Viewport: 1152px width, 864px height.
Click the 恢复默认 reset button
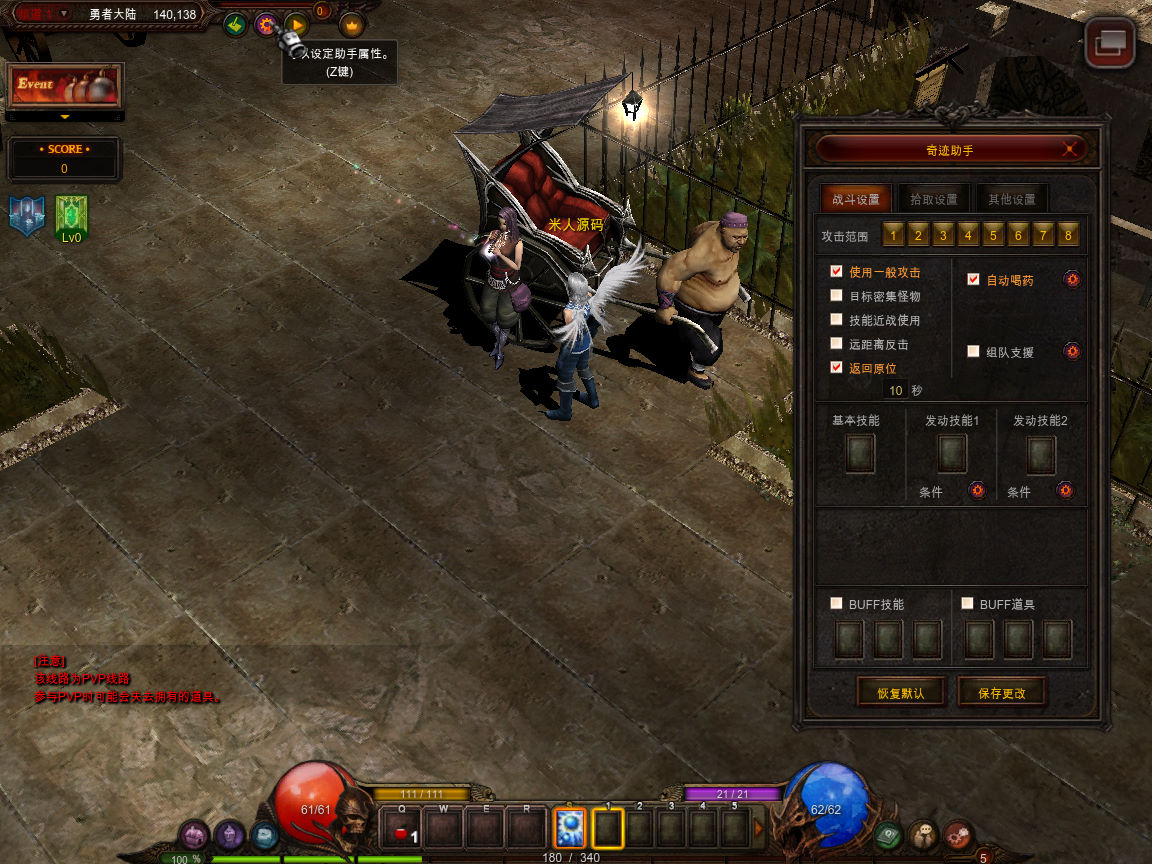901,692
